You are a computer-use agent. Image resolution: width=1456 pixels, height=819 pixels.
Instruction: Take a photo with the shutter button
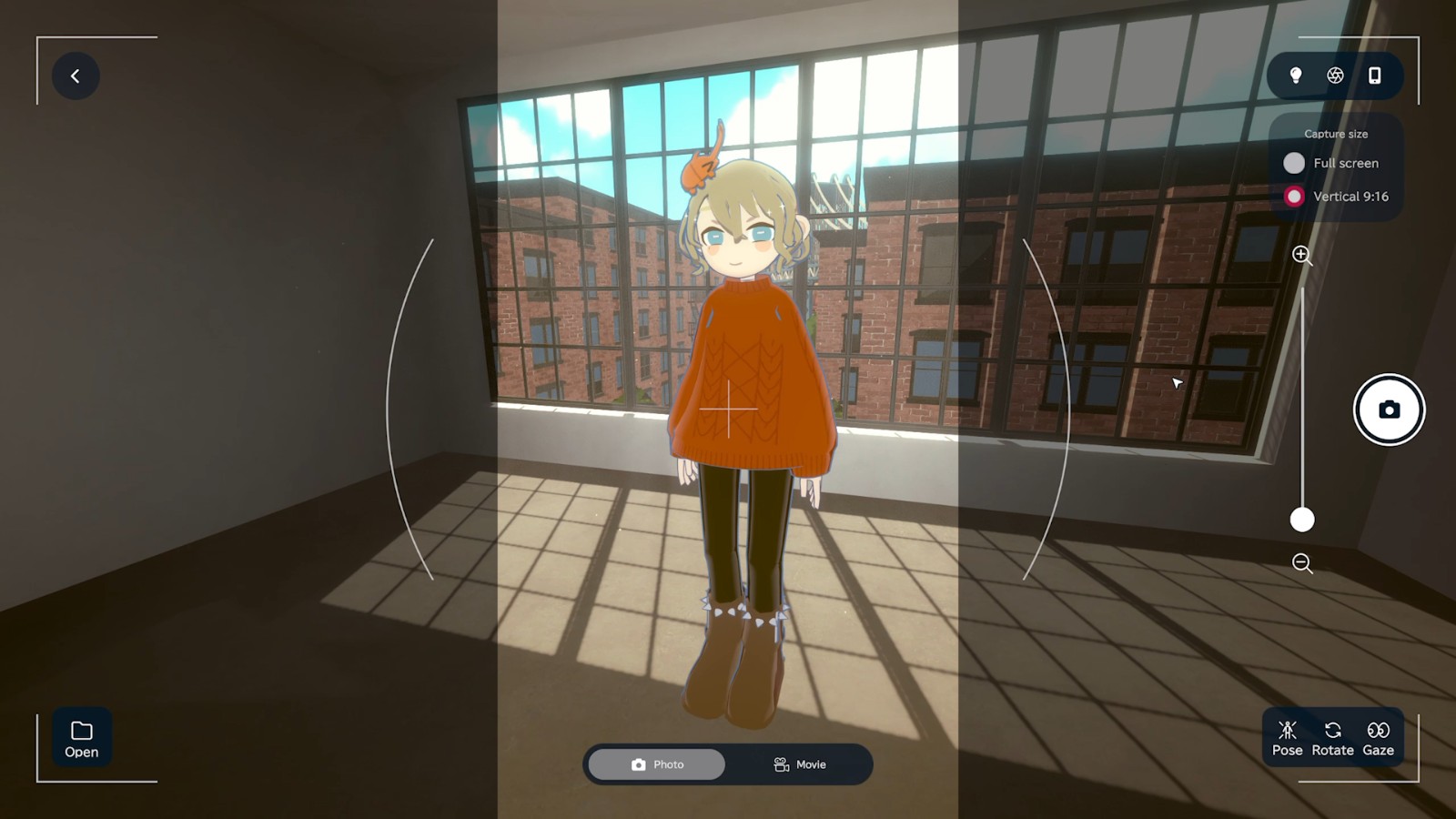point(1389,409)
